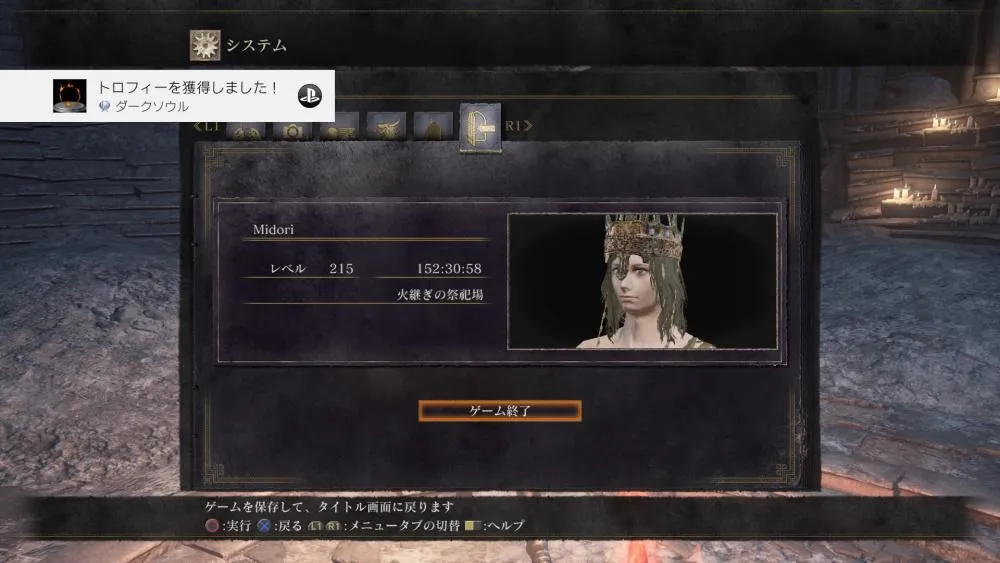Open the camera options tab
Screen dimensions: 1000x563
pos(292,131)
